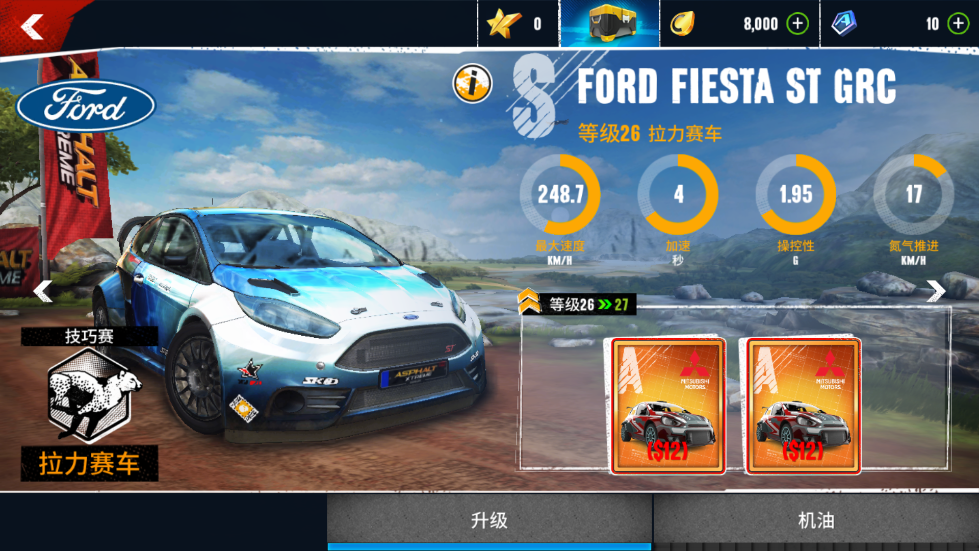The height and width of the screenshot is (551, 979).
Task: Open the orange car info button
Action: point(470,84)
